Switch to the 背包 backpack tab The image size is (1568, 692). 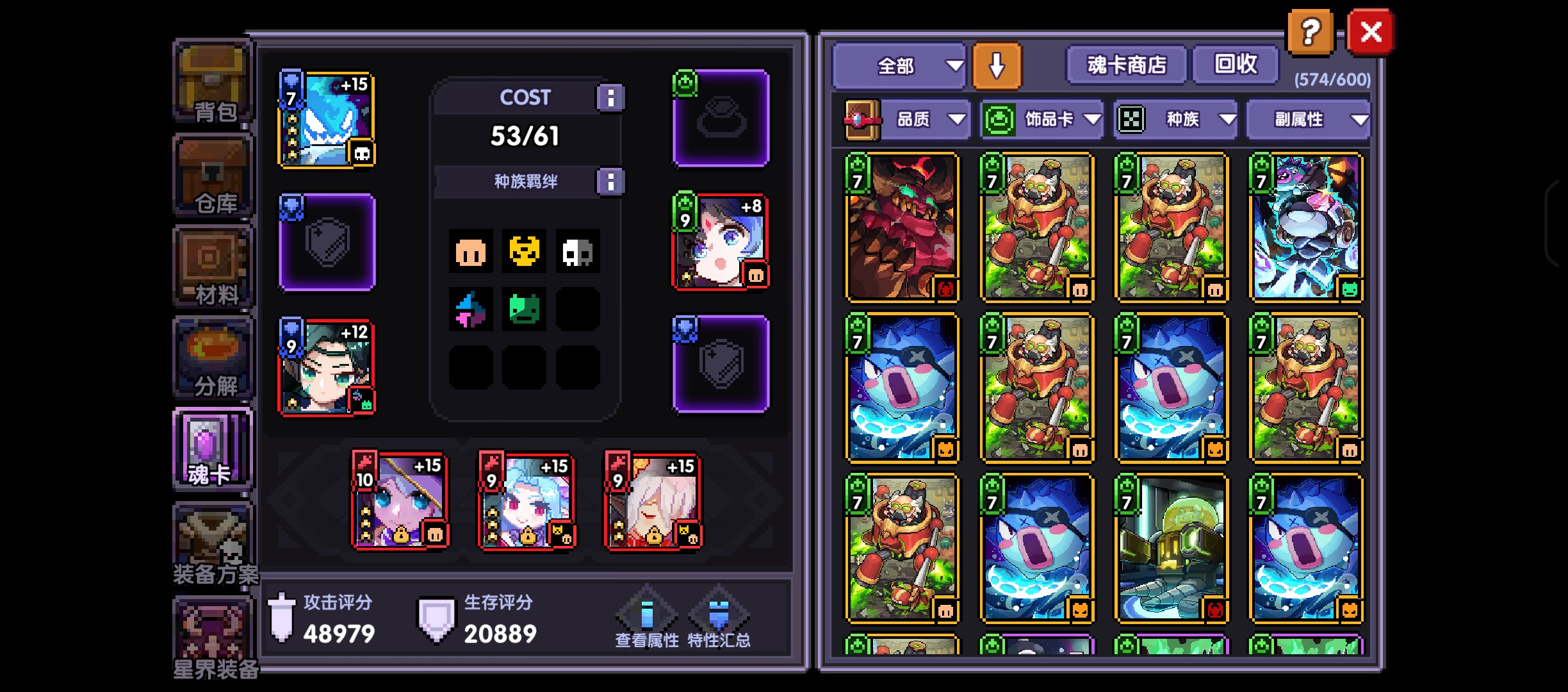(213, 83)
